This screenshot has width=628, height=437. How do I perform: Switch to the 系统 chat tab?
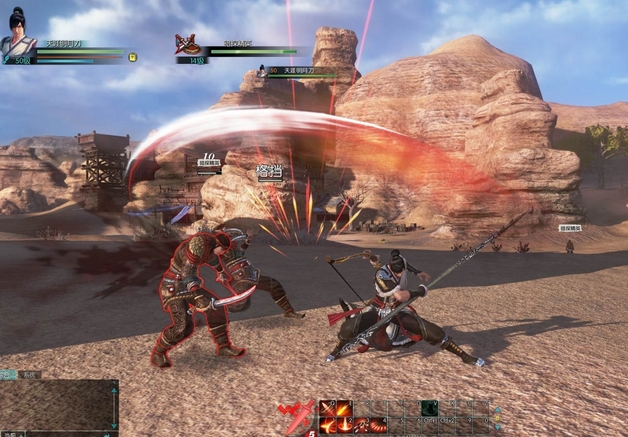pyautogui.click(x=30, y=374)
